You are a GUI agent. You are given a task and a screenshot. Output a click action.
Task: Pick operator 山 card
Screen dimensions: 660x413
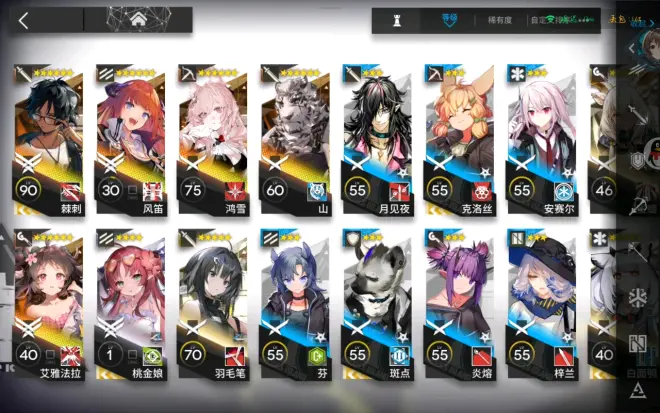[295, 138]
